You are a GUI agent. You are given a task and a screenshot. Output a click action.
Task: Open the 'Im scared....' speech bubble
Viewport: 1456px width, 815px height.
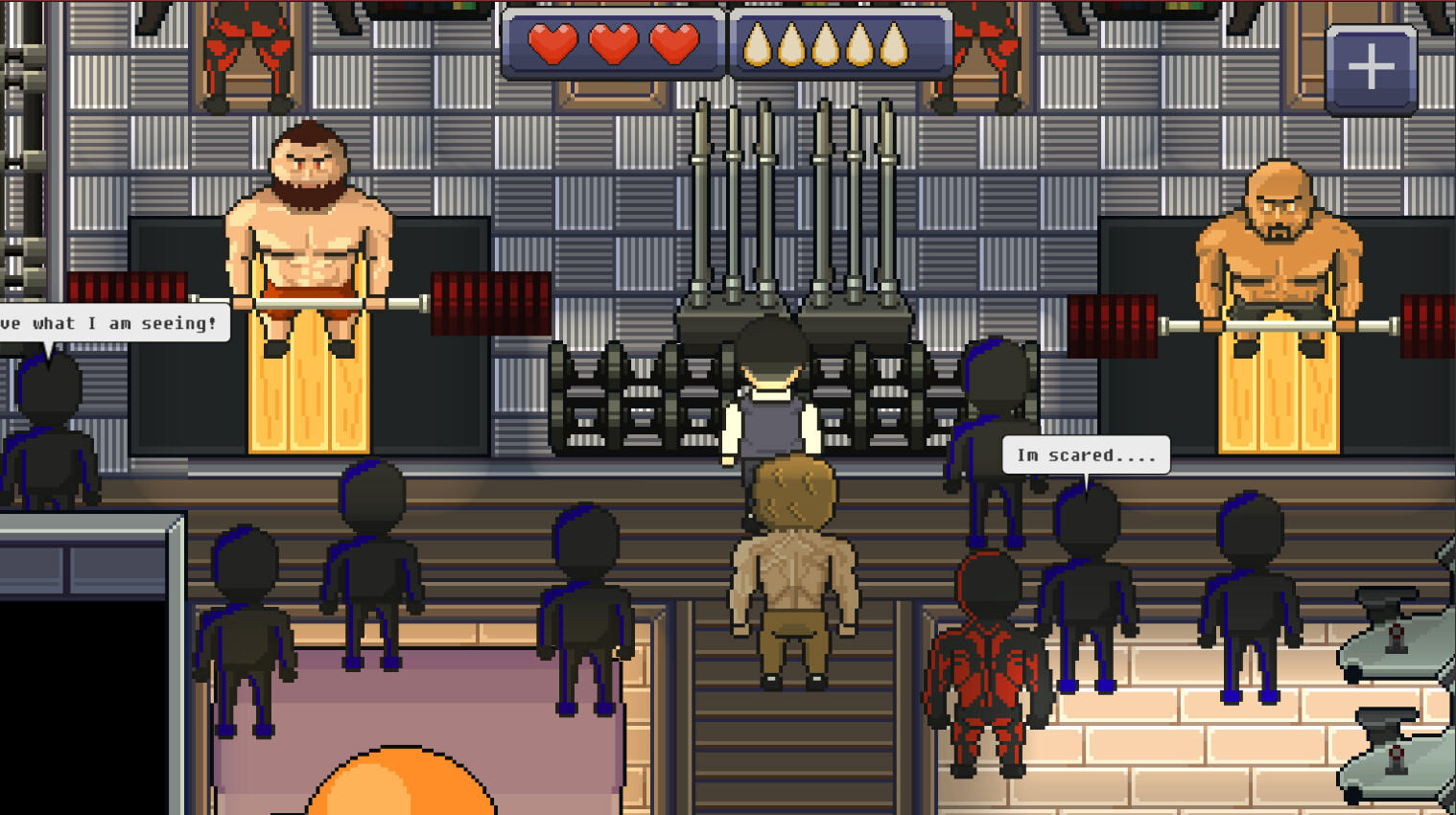1085,454
